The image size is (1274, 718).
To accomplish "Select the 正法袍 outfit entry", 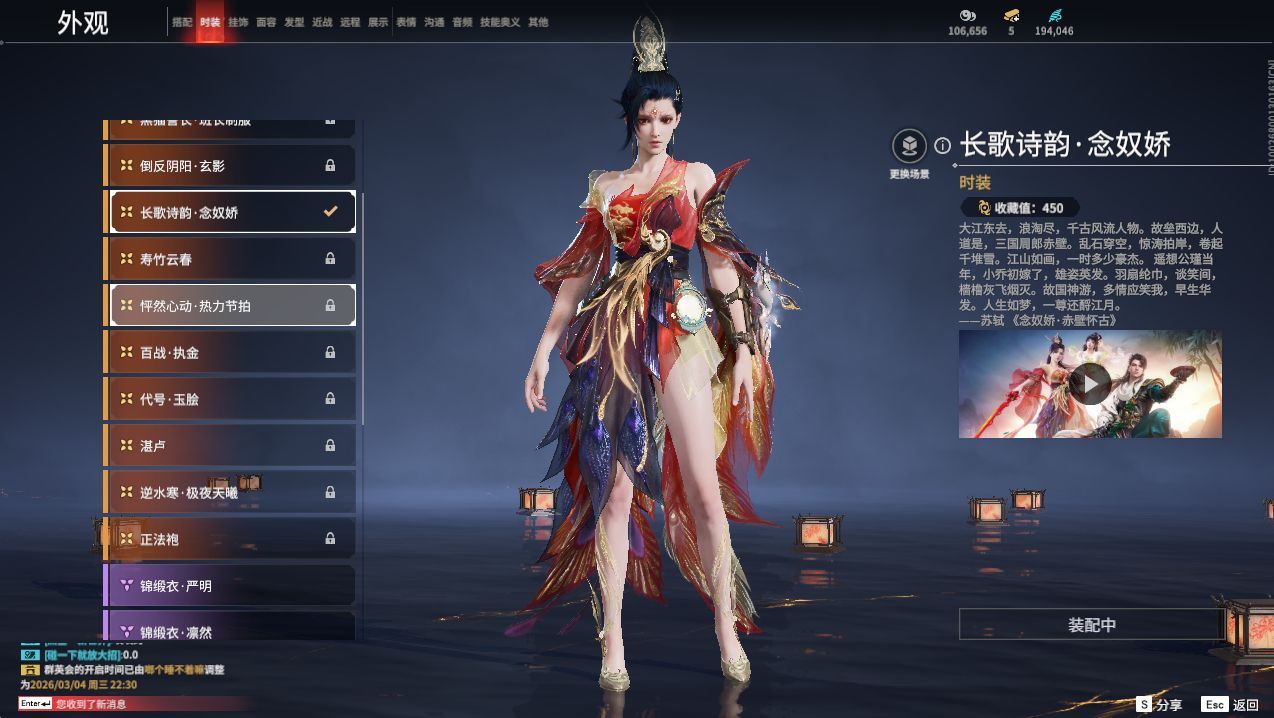I will [230, 539].
